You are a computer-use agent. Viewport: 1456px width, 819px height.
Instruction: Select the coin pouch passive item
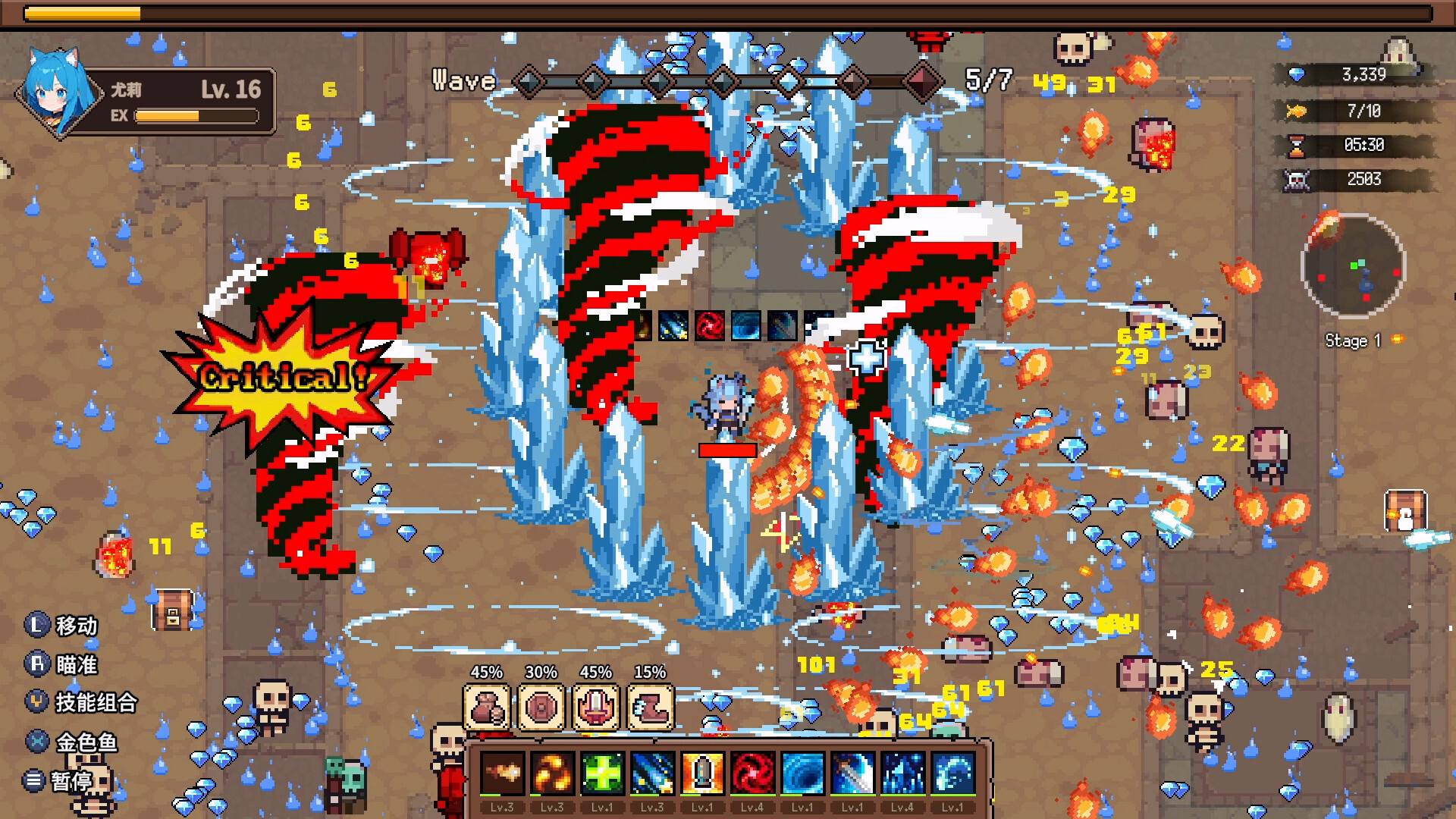[486, 707]
